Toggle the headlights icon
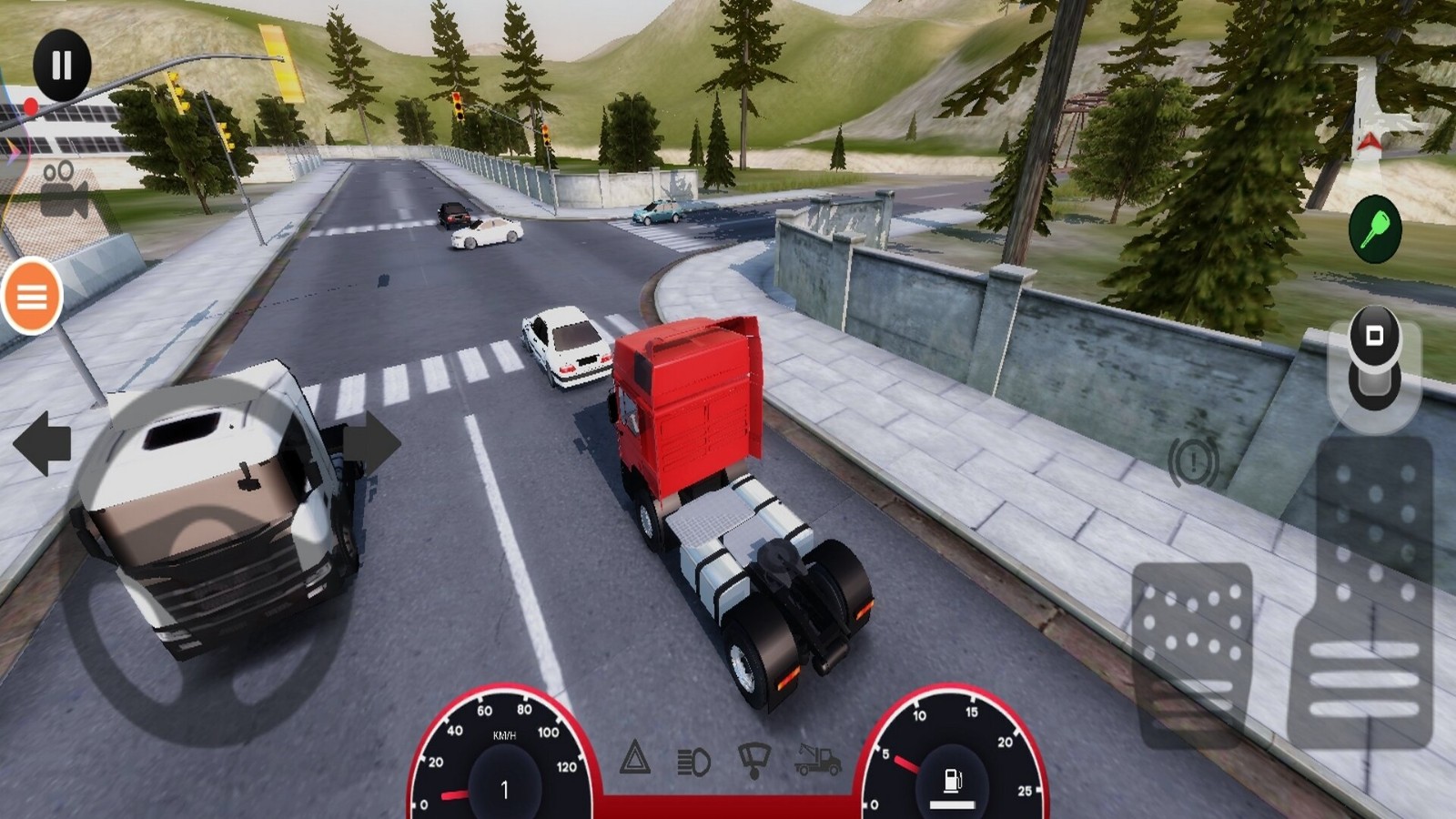The height and width of the screenshot is (819, 1456). [693, 762]
